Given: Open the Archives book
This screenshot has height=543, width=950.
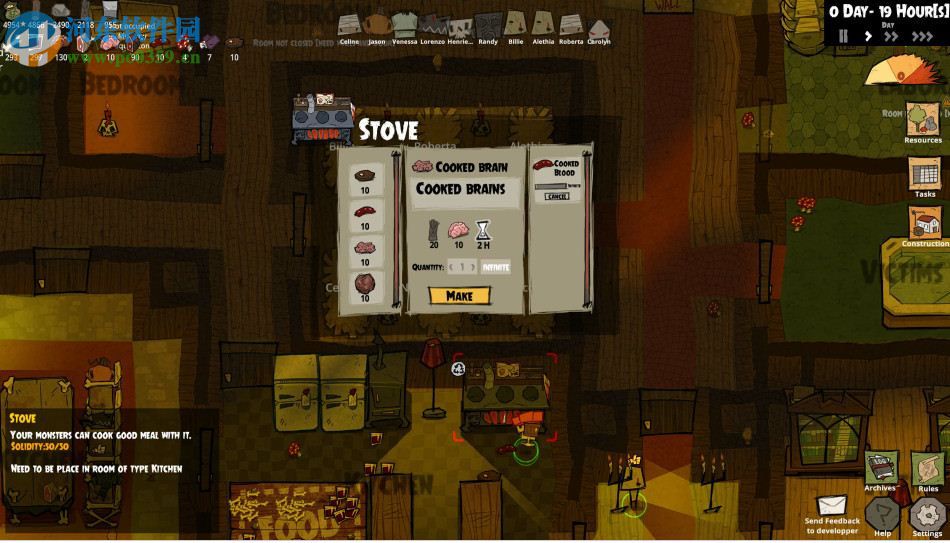Looking at the screenshot, I should (880, 468).
